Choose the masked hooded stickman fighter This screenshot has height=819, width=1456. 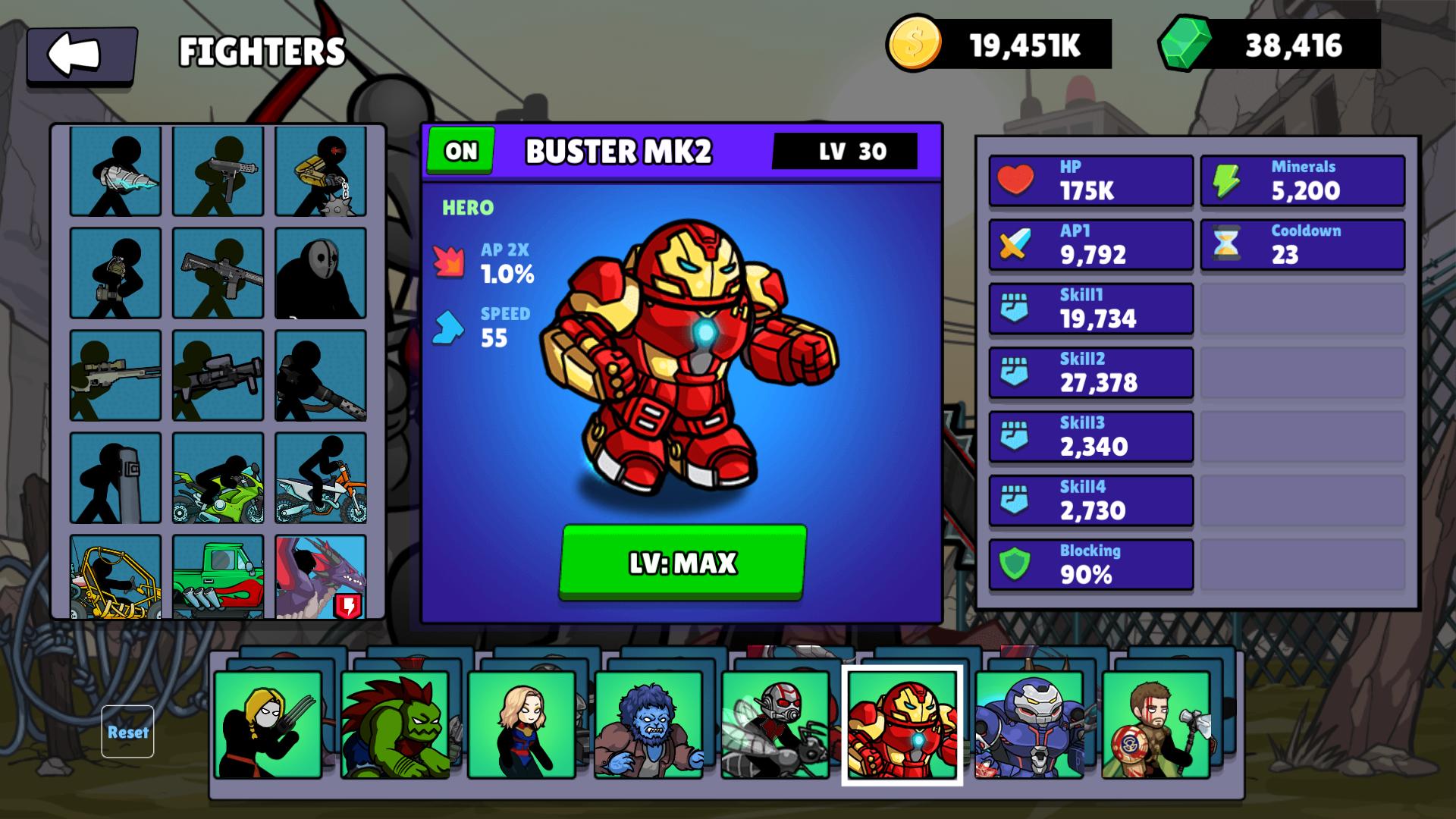click(321, 273)
